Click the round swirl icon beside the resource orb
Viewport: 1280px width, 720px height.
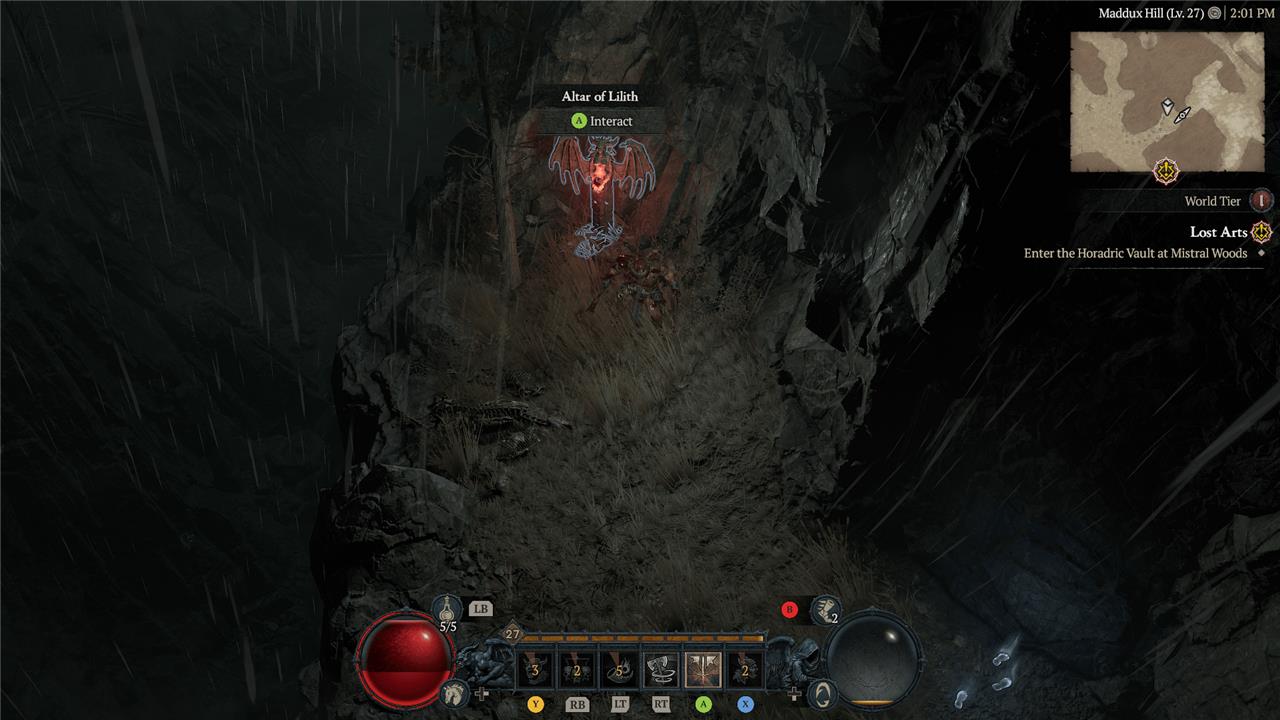822,692
